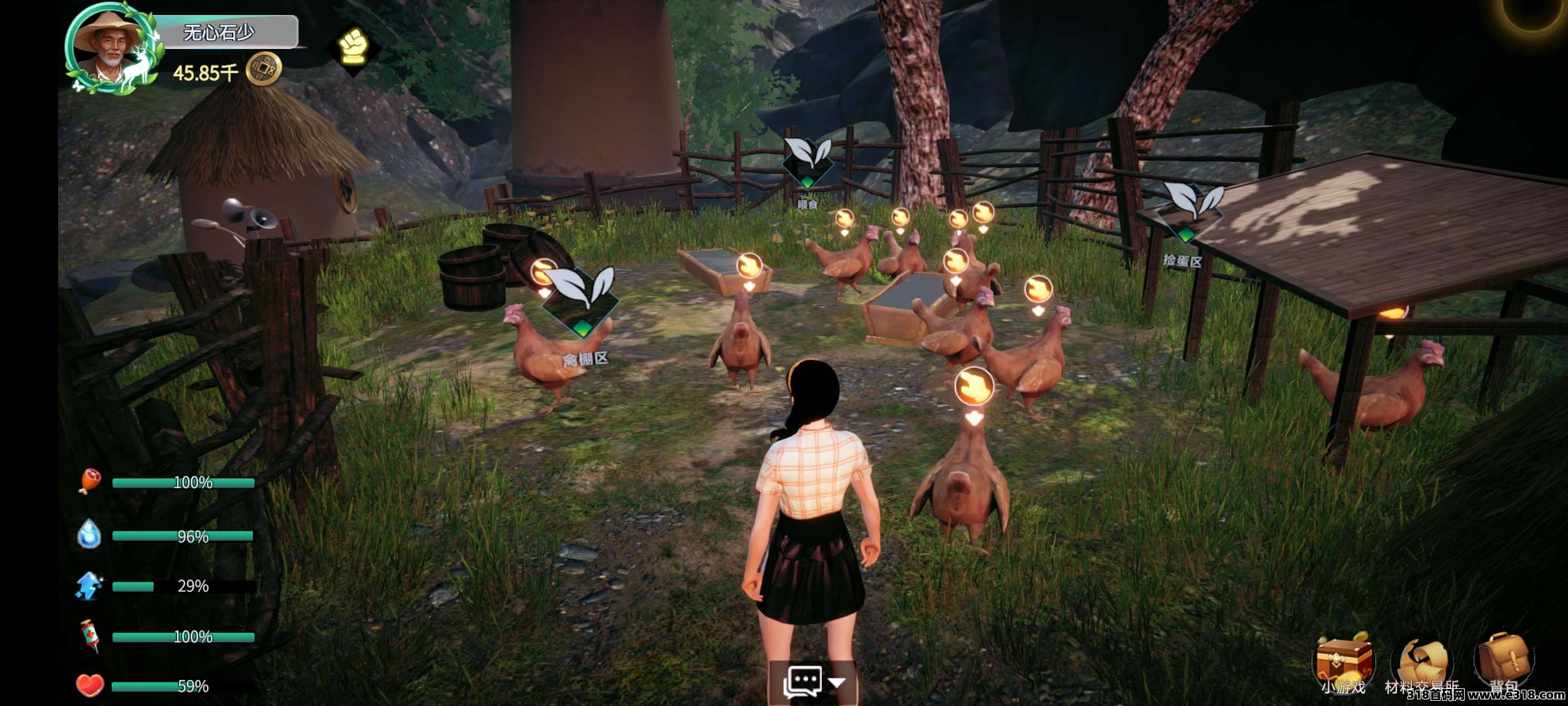Screen dimensions: 1568x706
Task: Click the 无心石少 player name plate
Action: tap(220, 32)
